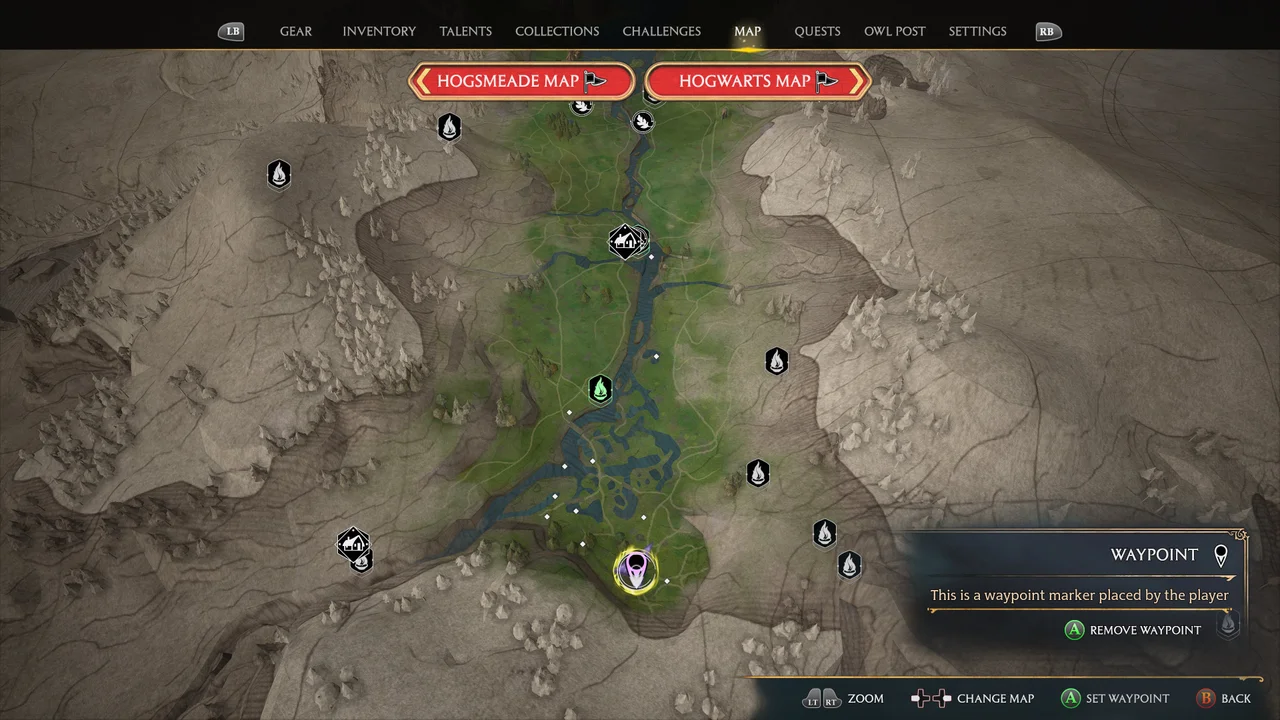Click the CHANGE MAP prompt in the bottom bar
The height and width of the screenshot is (720, 1280).
995,698
